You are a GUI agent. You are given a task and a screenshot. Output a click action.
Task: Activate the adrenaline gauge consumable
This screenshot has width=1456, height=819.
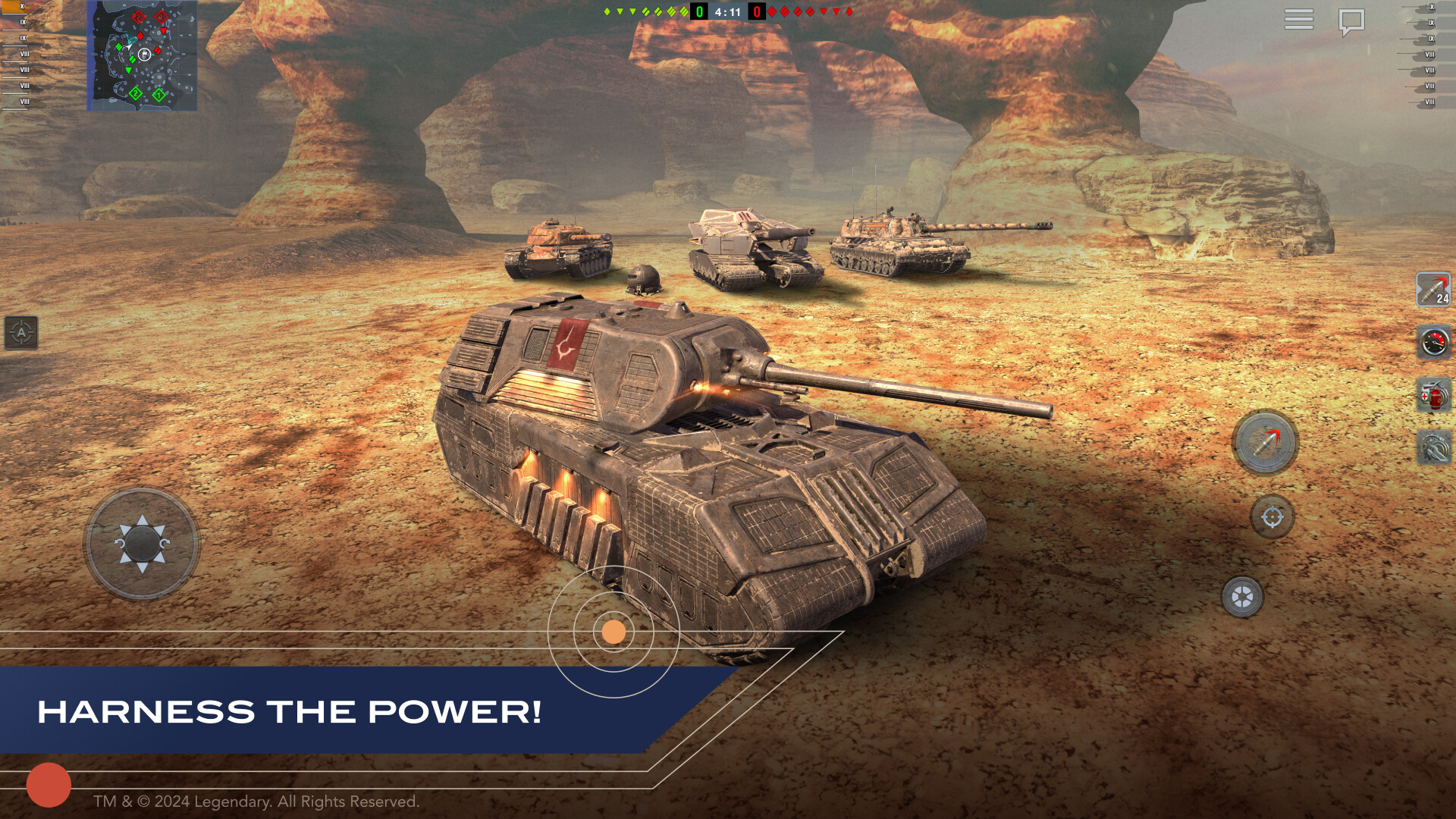pos(1436,341)
